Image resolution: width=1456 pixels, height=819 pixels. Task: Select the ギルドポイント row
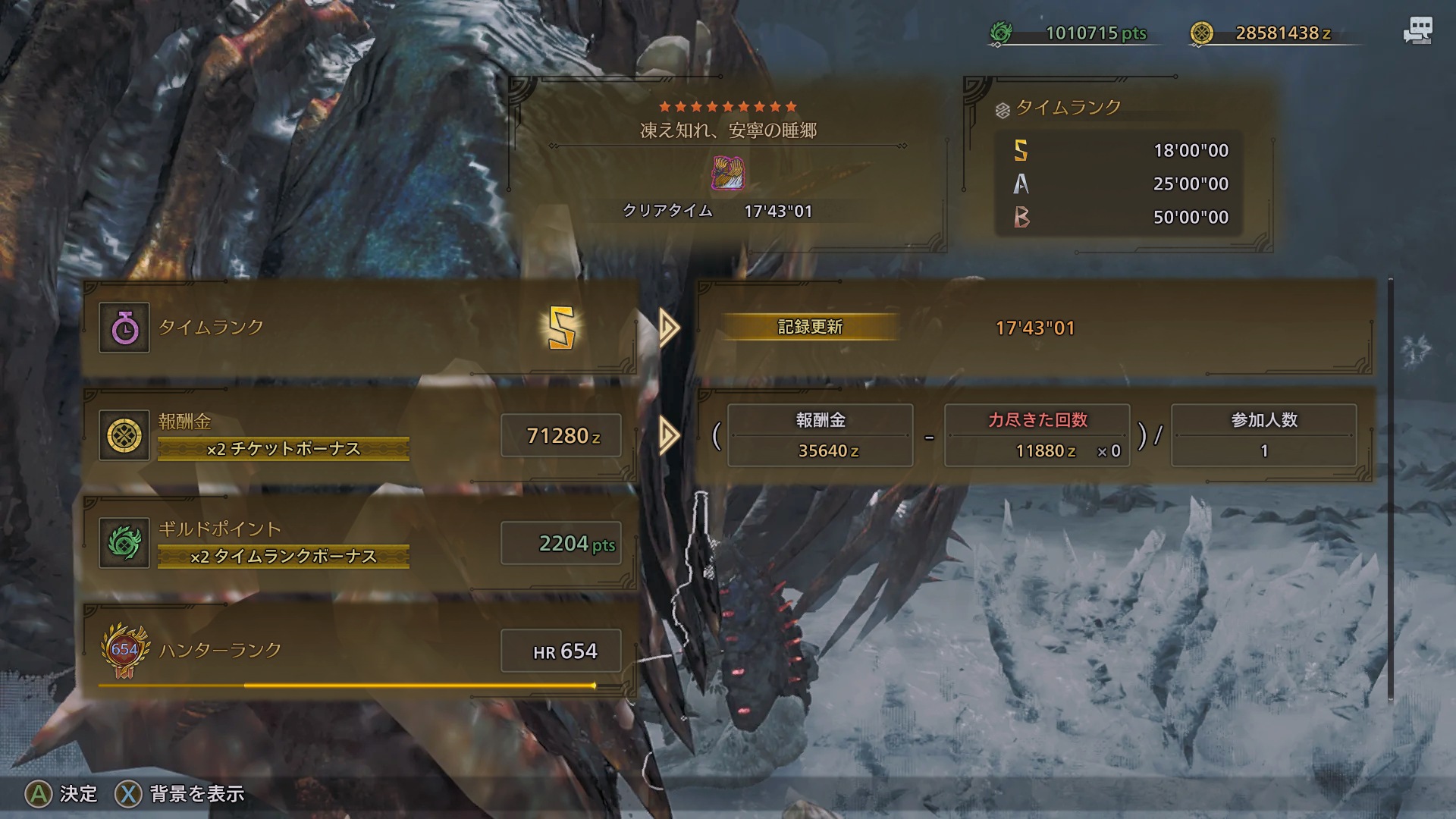coord(360,544)
